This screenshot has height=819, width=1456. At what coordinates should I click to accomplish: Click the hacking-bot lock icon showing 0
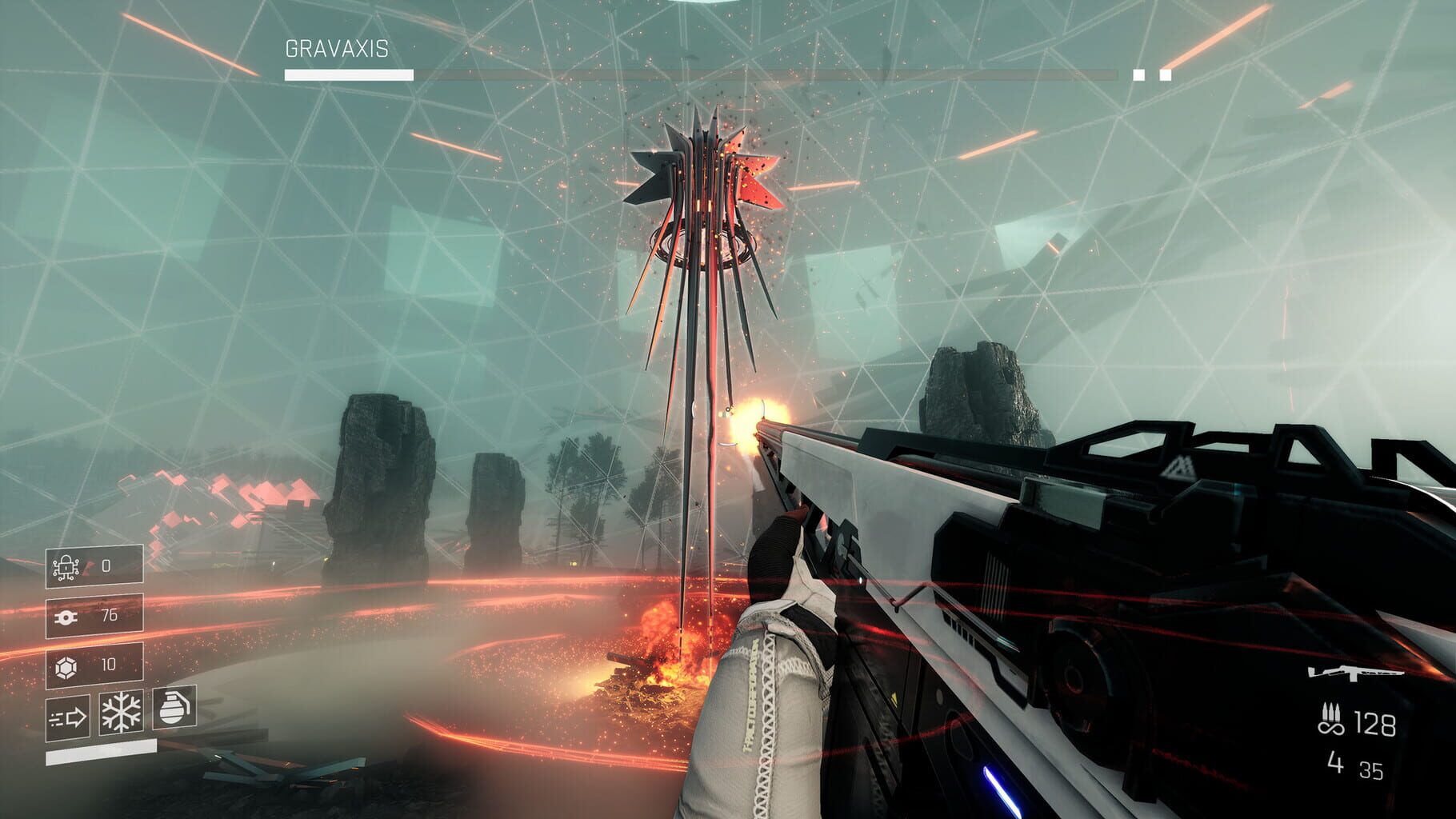[x=66, y=565]
